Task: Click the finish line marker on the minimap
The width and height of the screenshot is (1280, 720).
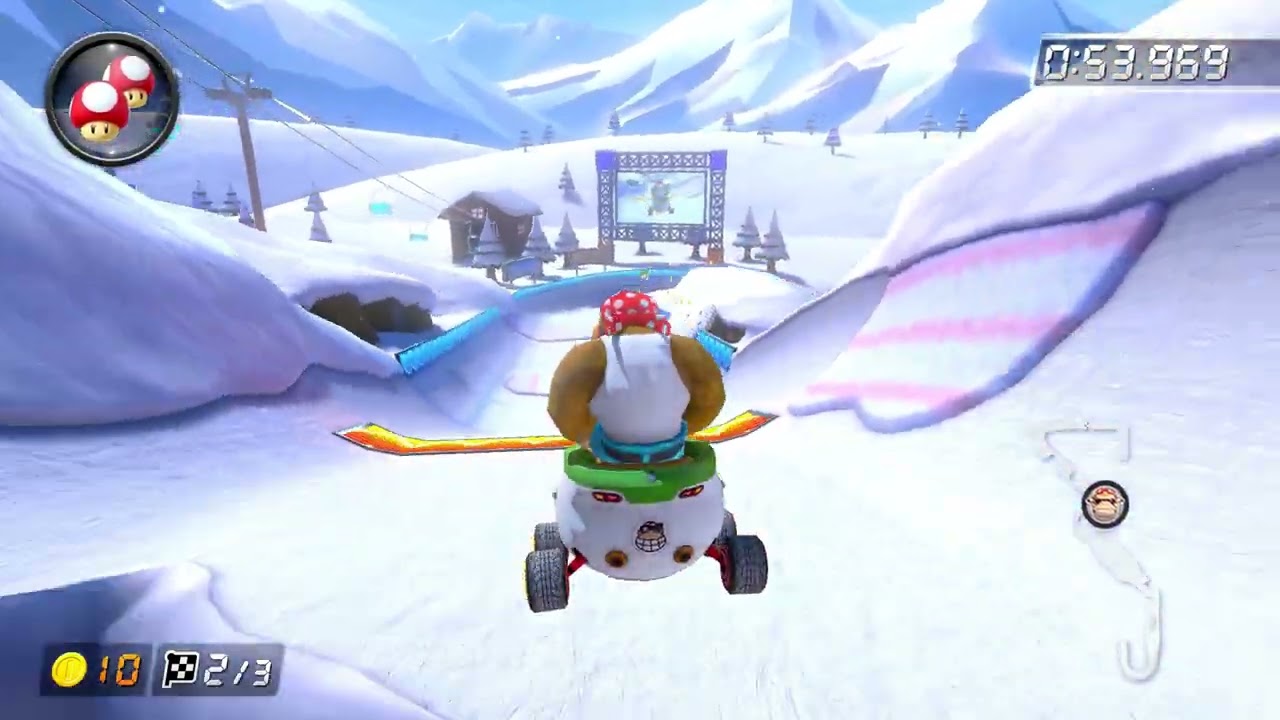Action: pos(1086,428)
